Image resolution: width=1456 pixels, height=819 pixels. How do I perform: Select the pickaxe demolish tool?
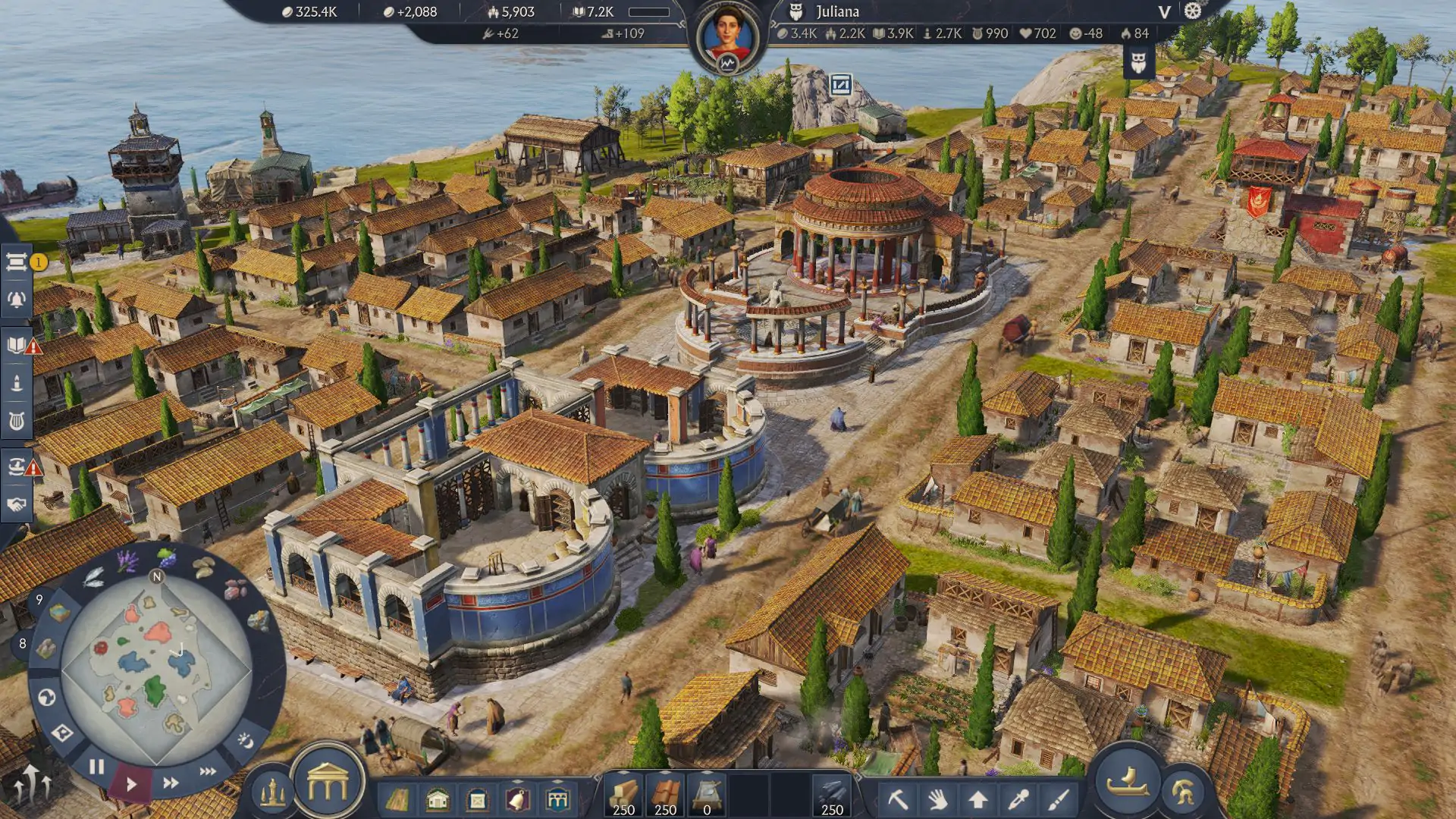[x=898, y=799]
